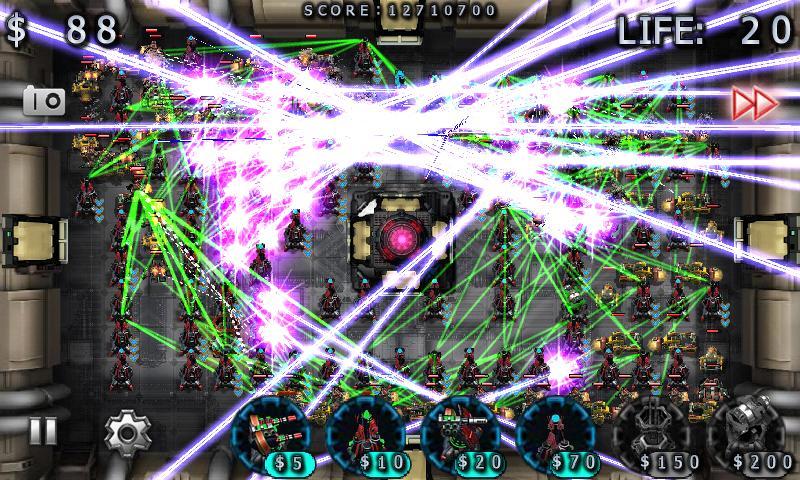Take a screenshot with the camera button

click(44, 101)
